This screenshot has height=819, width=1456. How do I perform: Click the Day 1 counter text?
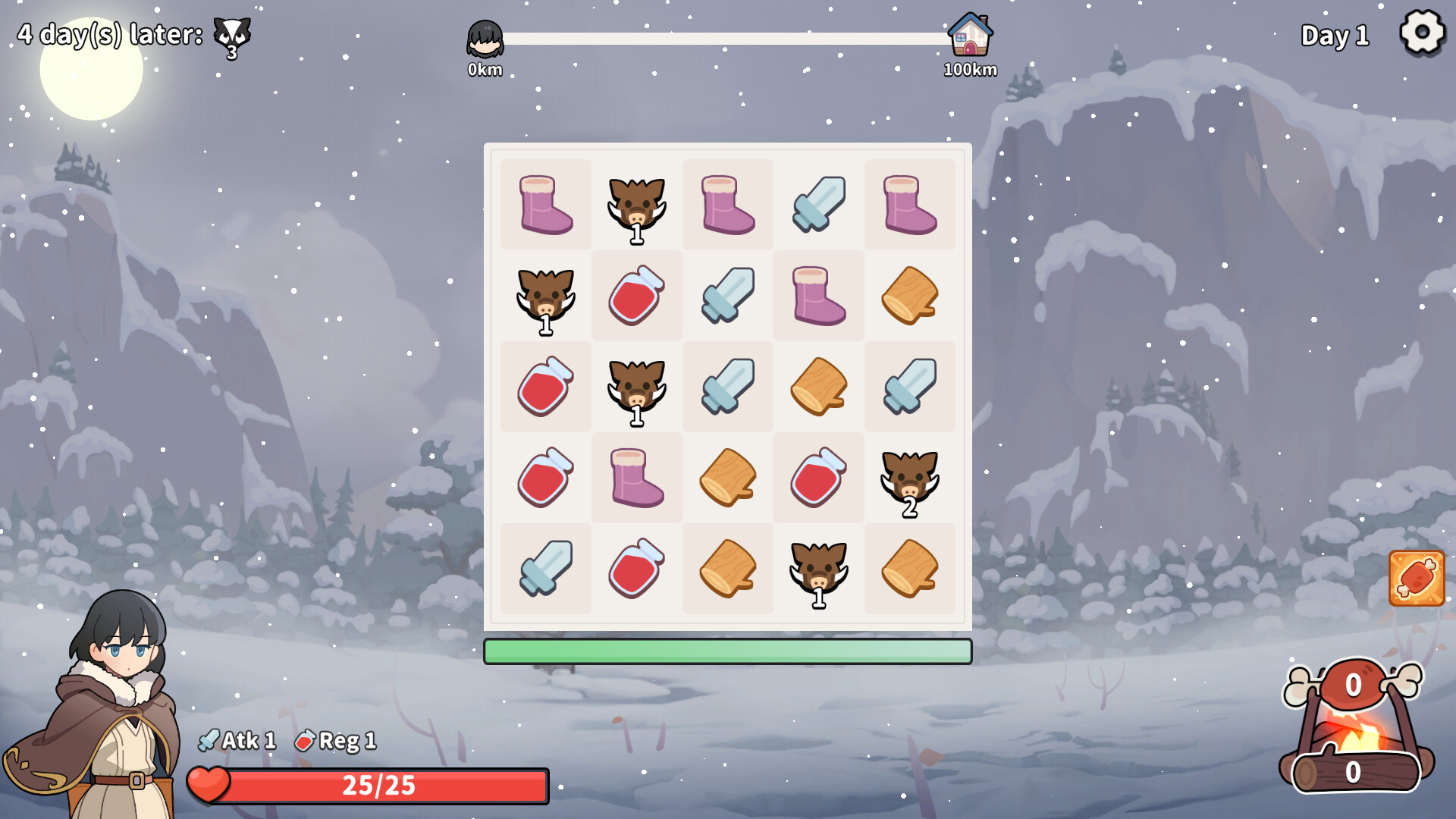1335,34
